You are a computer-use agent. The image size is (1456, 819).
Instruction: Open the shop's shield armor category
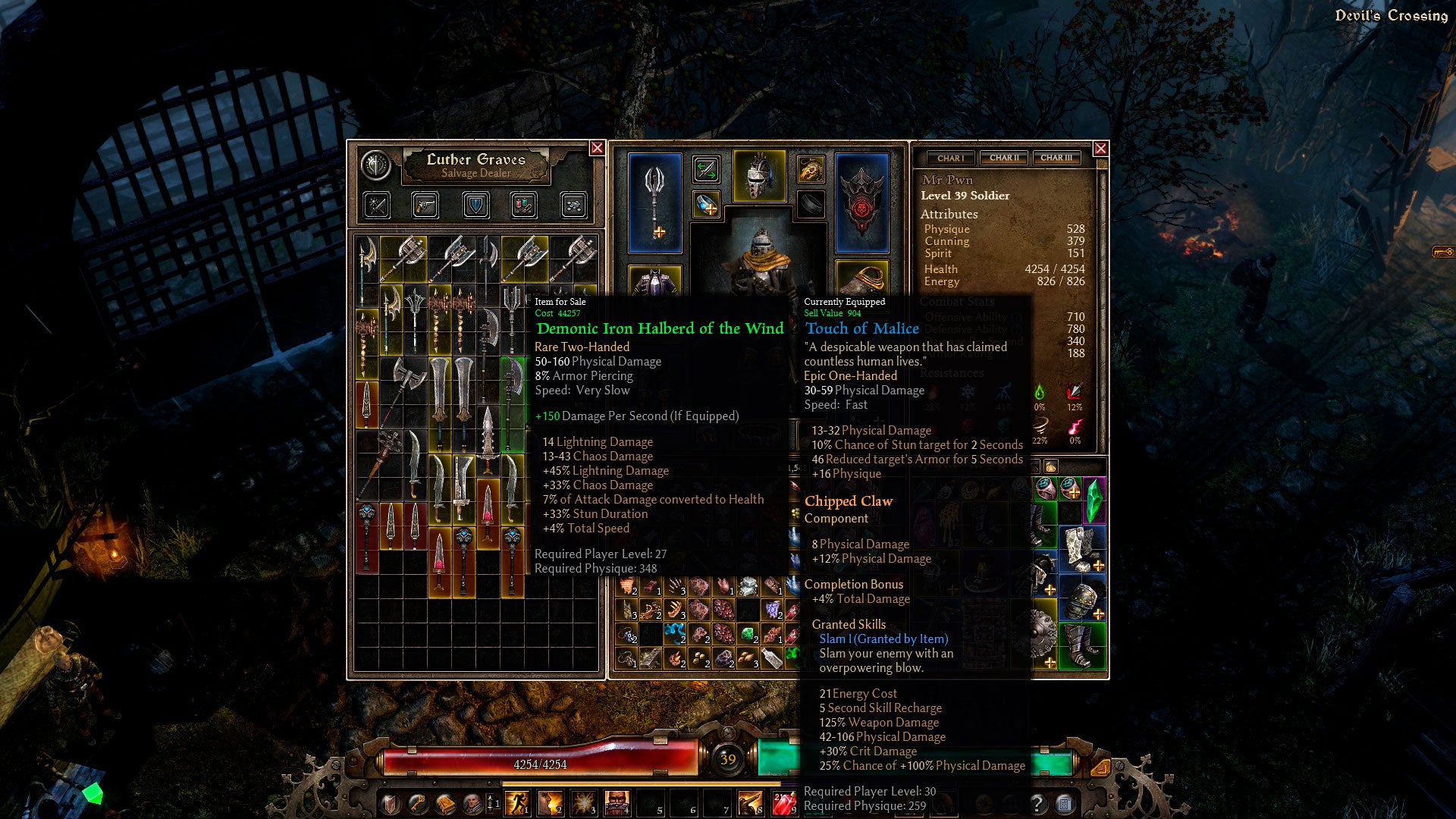click(x=475, y=205)
